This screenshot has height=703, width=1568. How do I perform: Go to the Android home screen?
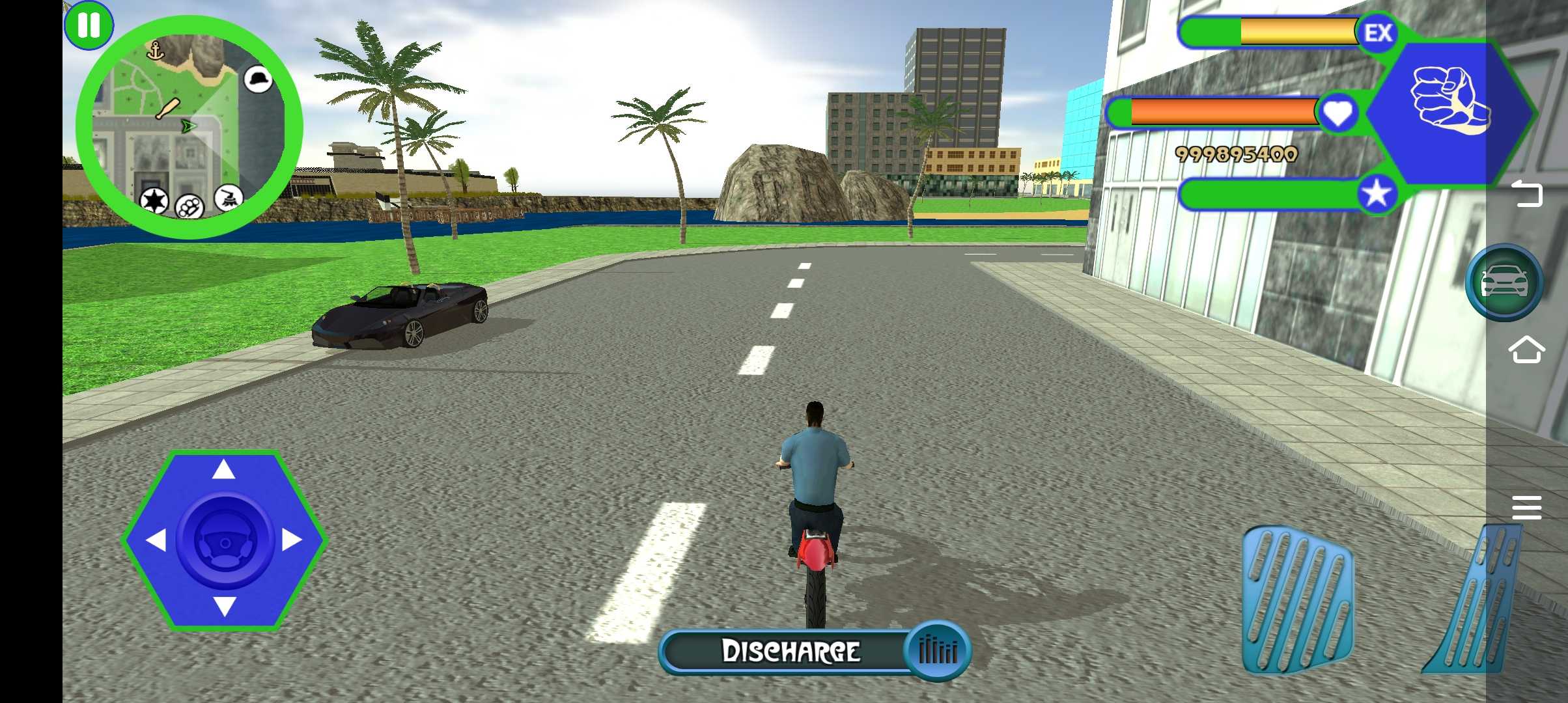point(1526,350)
